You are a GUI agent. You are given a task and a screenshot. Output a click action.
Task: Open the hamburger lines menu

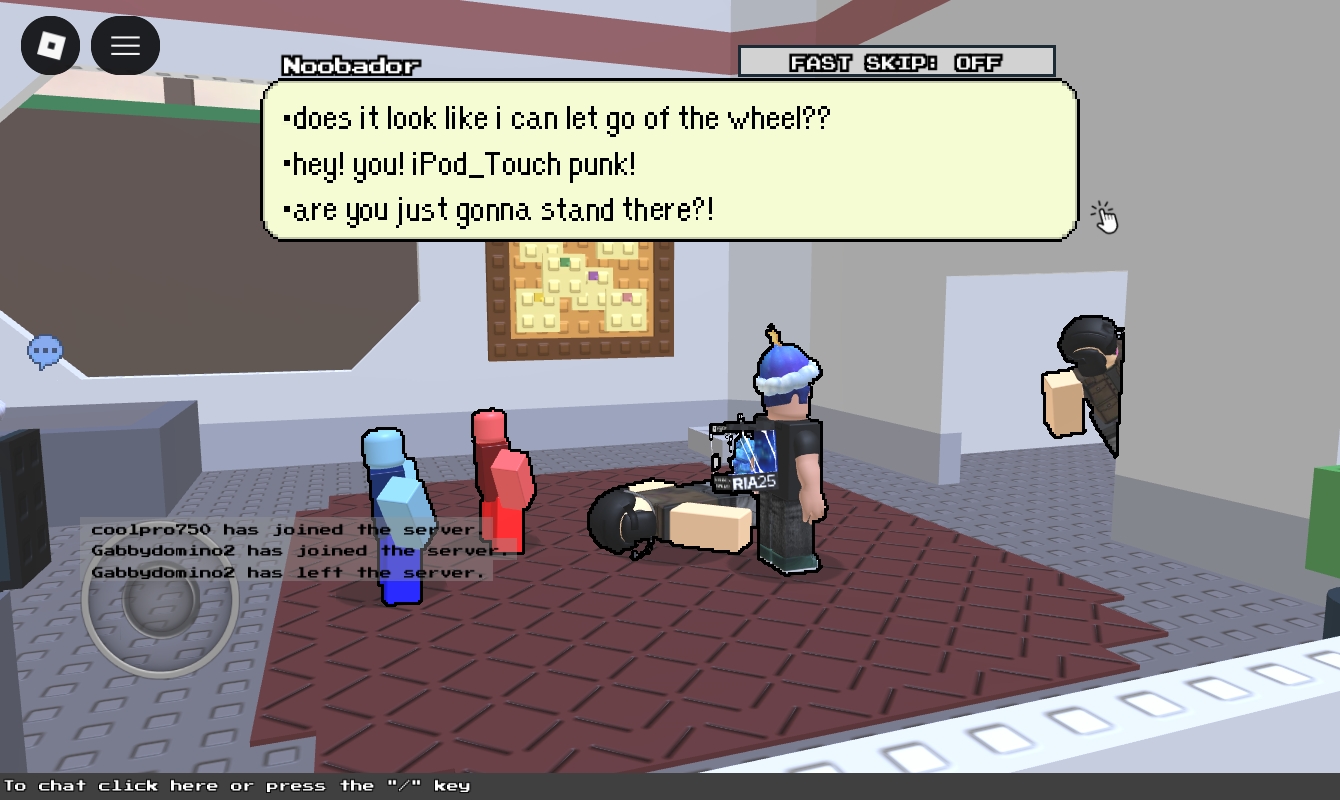[125, 46]
